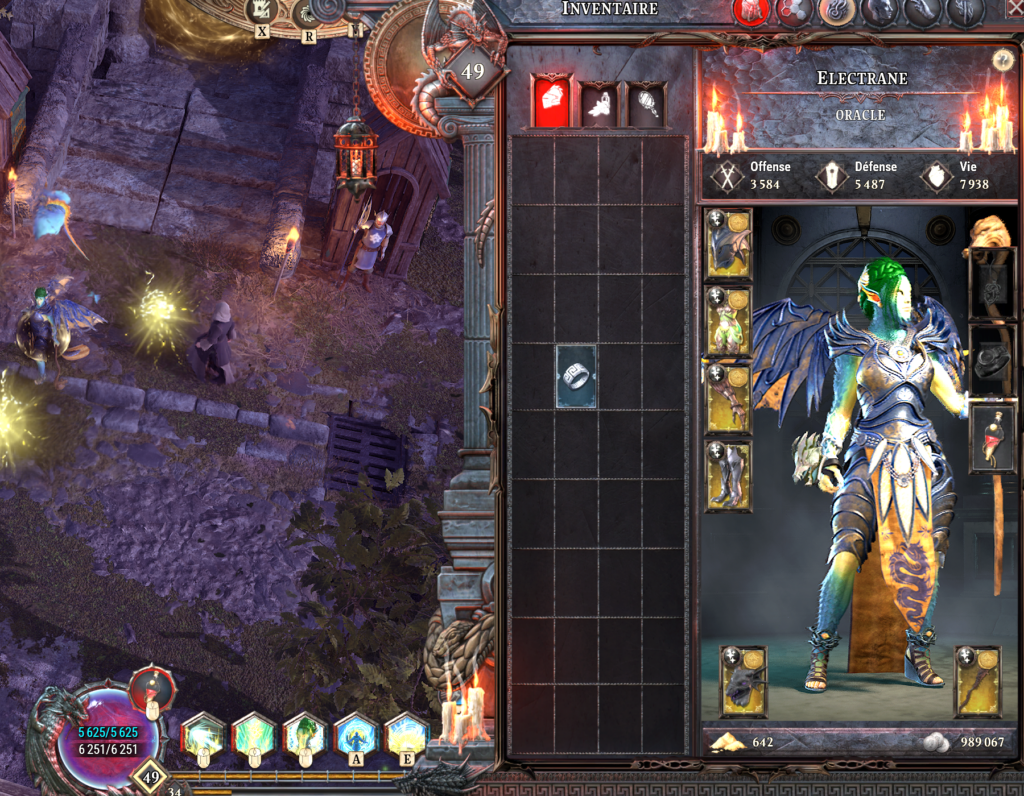Select the equipped helmet slot

coord(728,244)
